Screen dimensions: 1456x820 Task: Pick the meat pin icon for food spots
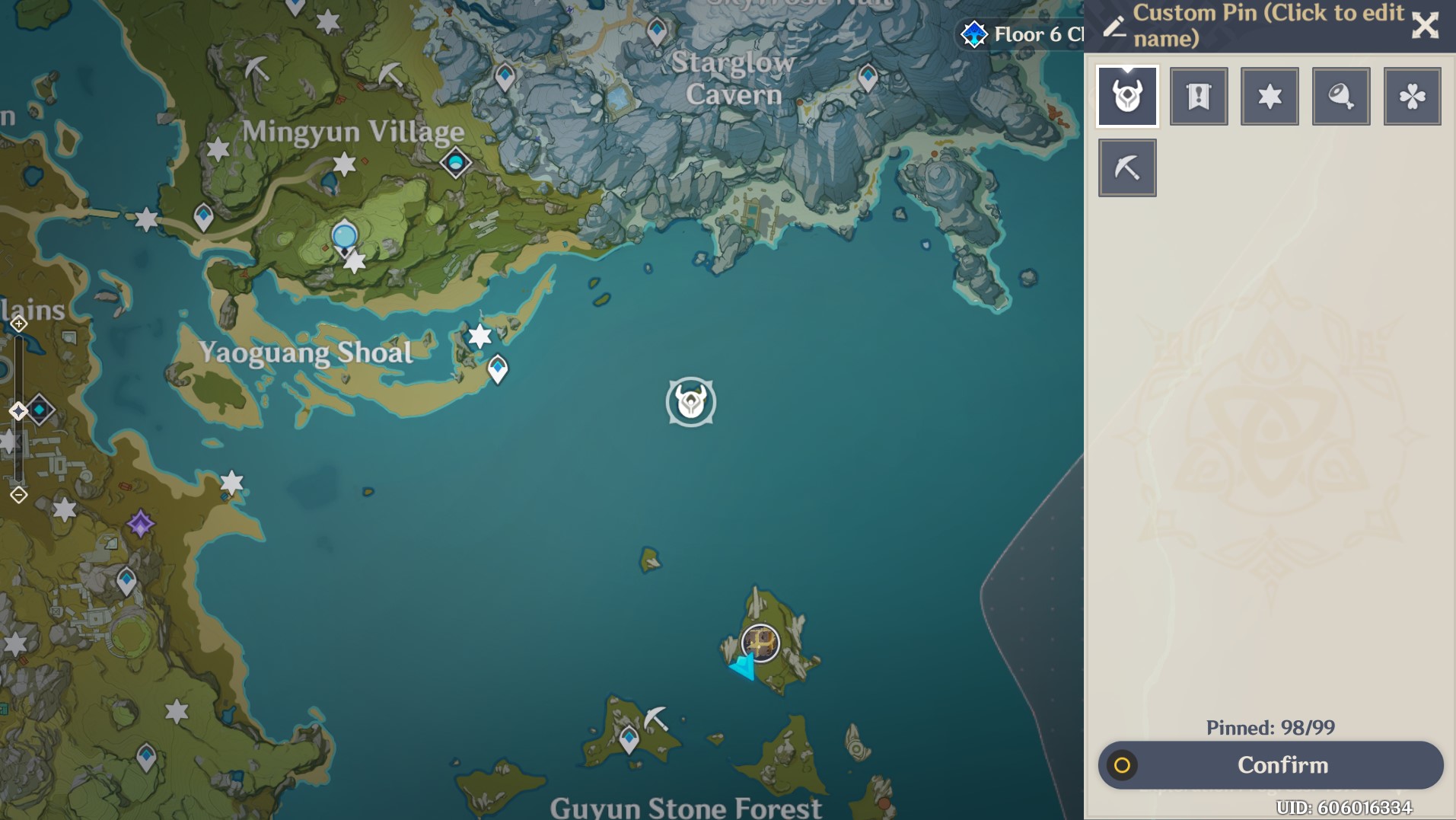tap(1341, 95)
